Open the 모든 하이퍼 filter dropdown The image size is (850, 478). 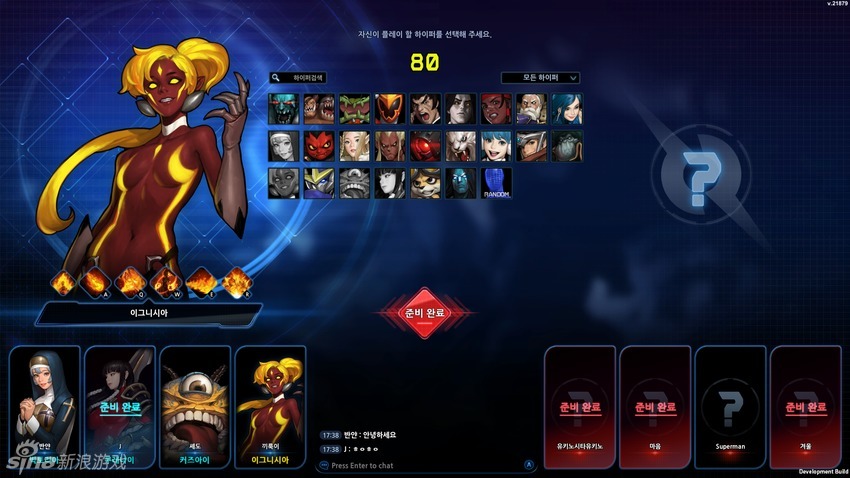pyautogui.click(x=540, y=77)
